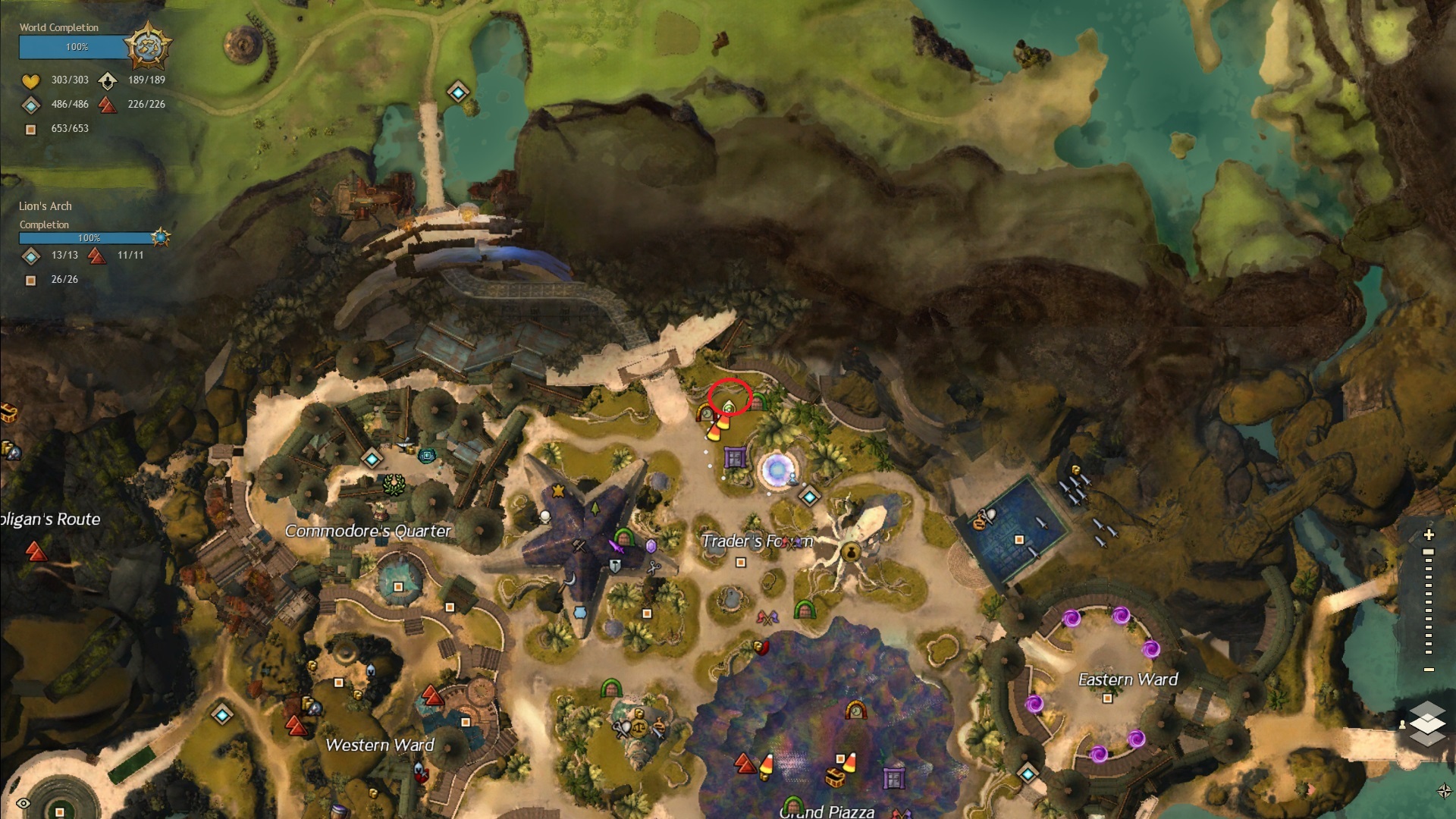Click the shield armorsmith icon

[x=615, y=566]
